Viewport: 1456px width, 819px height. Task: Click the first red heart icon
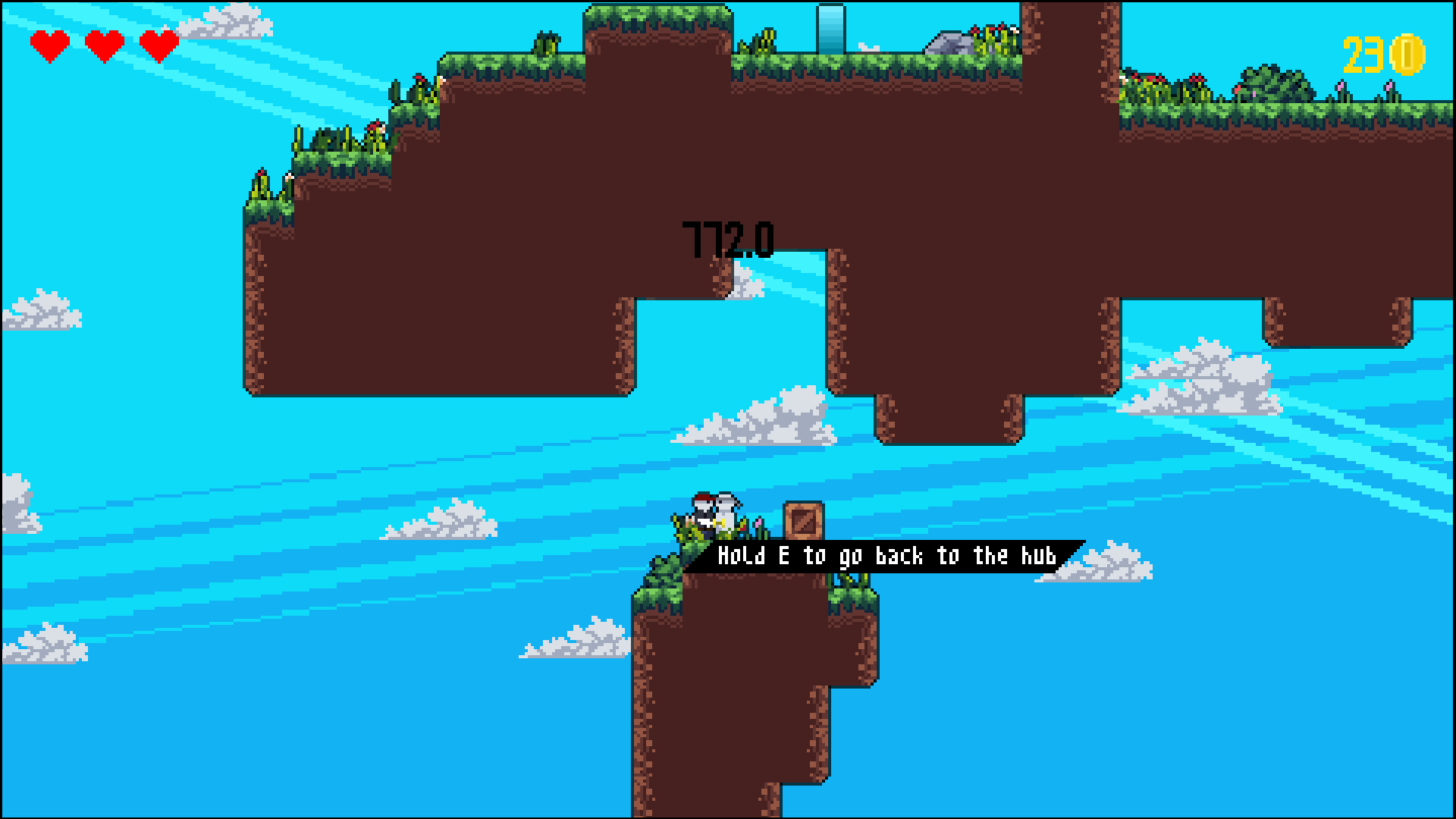(x=50, y=45)
